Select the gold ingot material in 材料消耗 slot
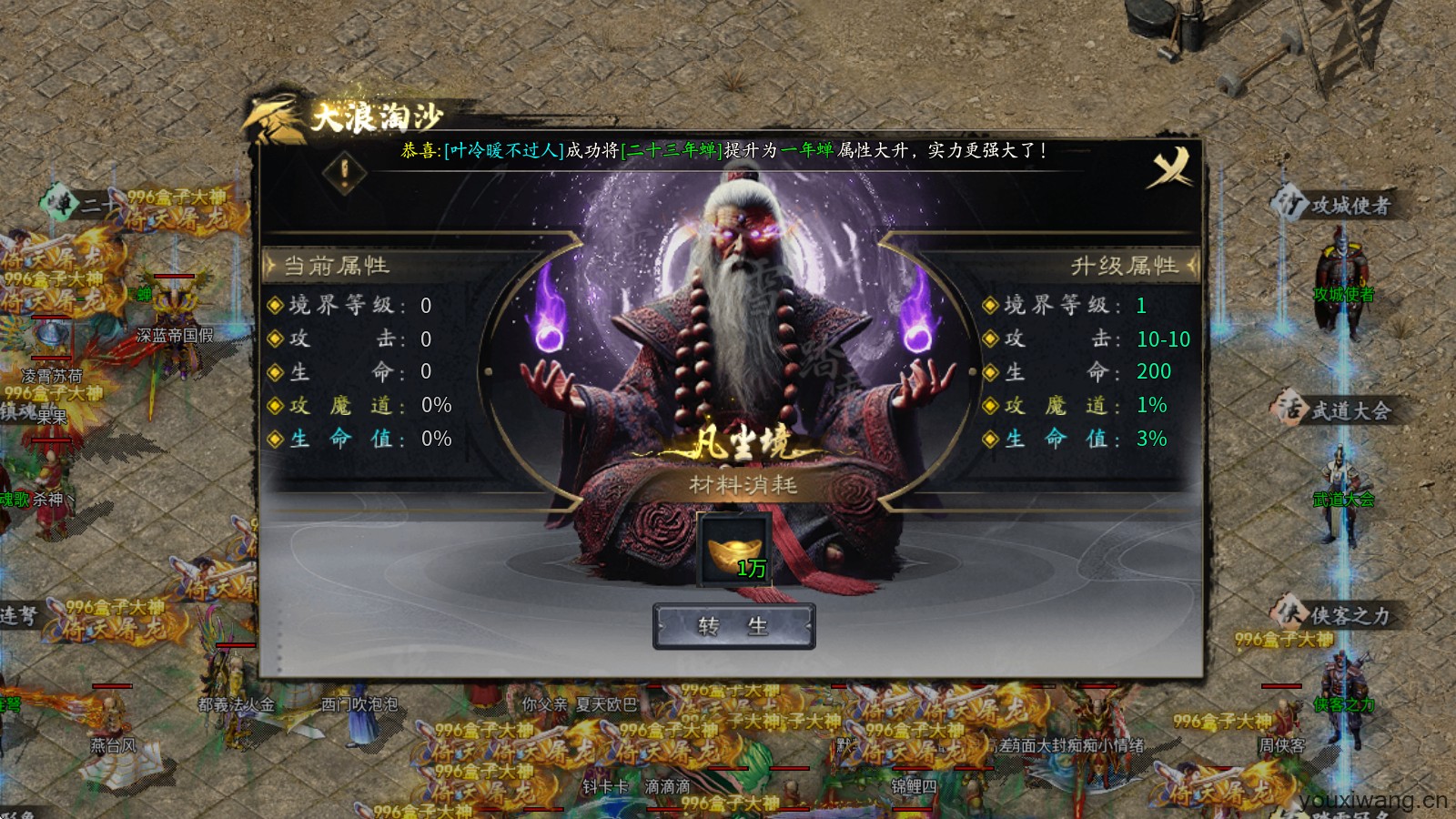Image resolution: width=1456 pixels, height=819 pixels. pos(733,547)
